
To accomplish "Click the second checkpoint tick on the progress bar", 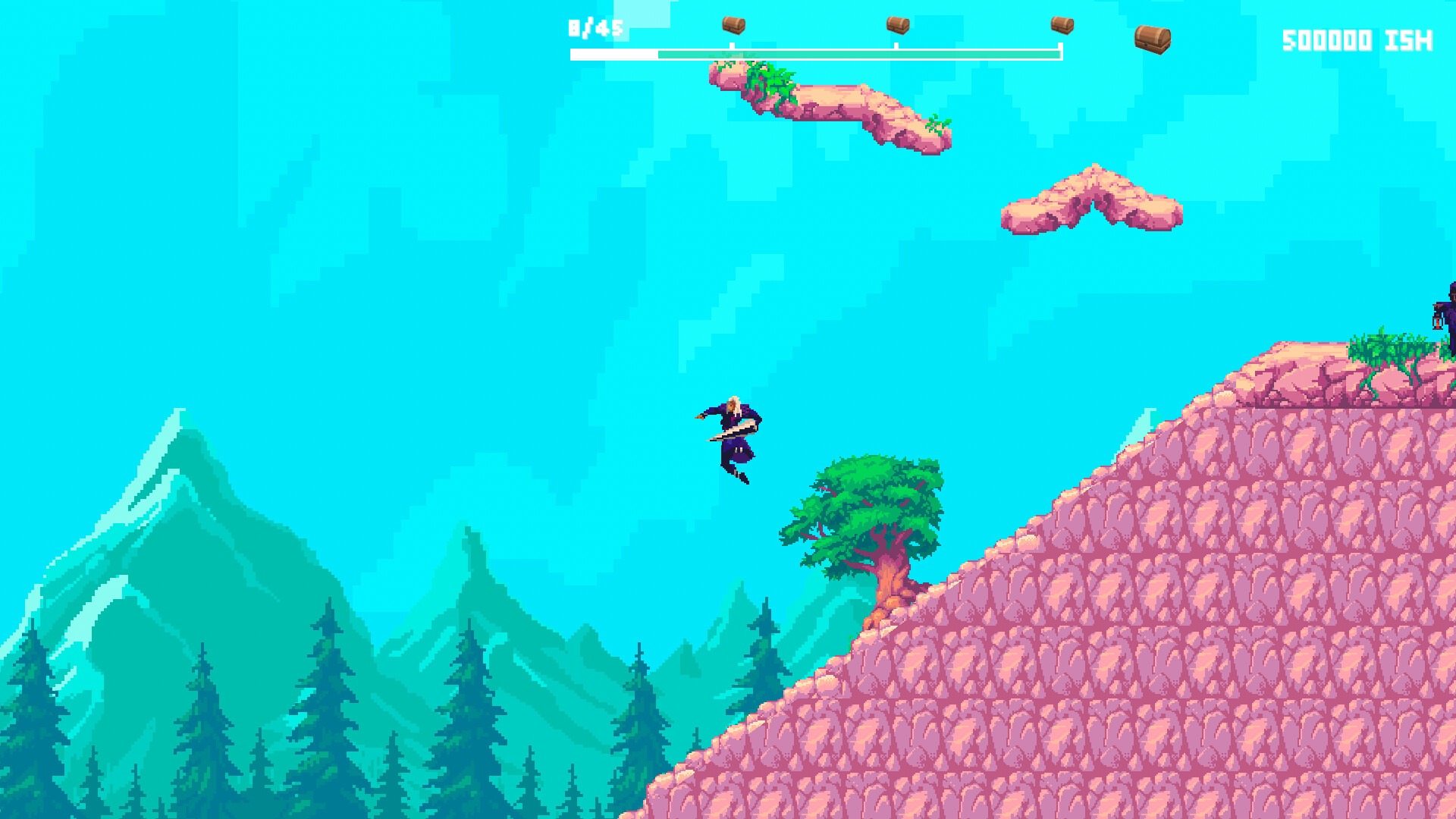I will [x=896, y=45].
